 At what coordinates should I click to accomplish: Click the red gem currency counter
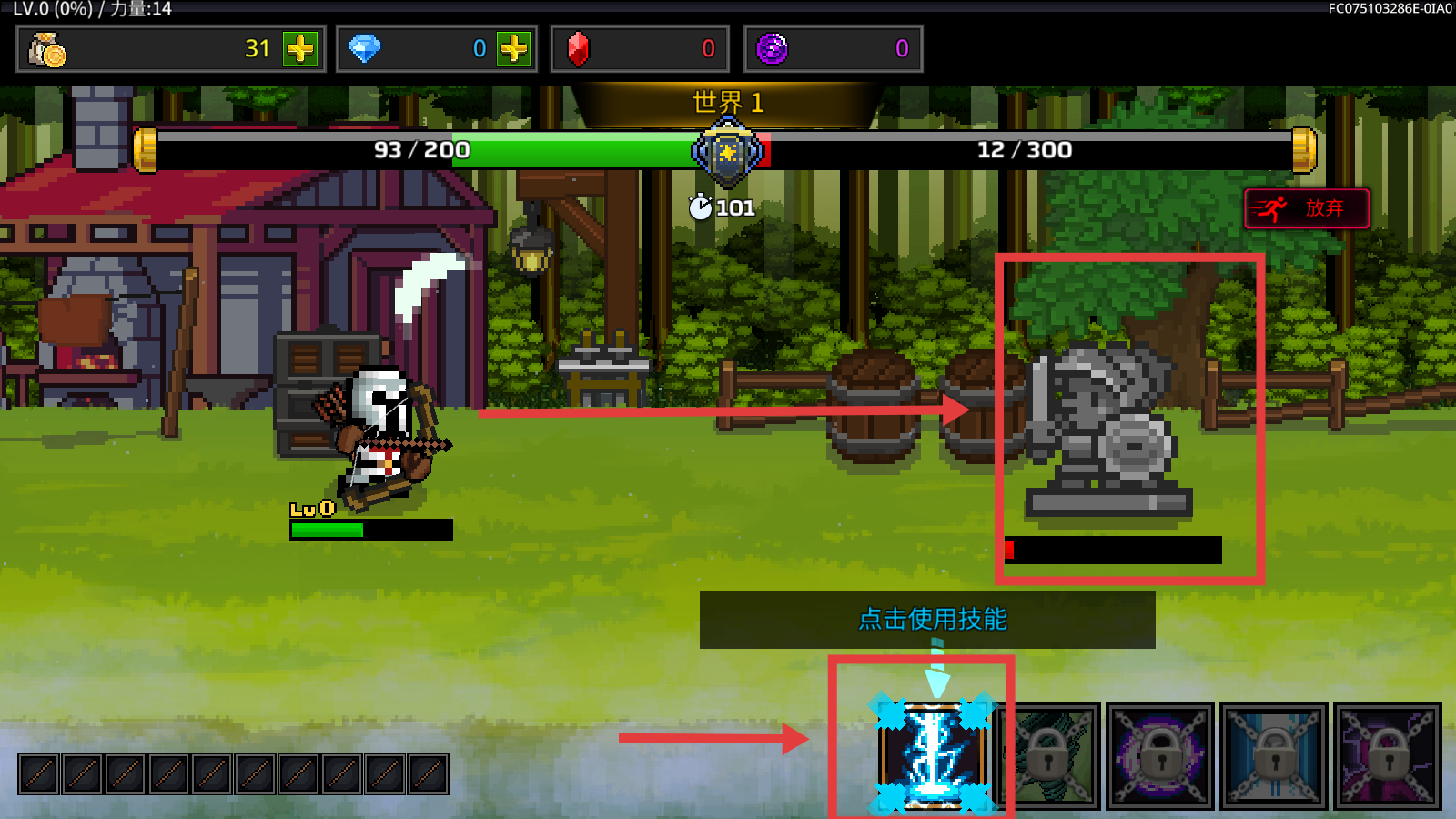click(640, 48)
